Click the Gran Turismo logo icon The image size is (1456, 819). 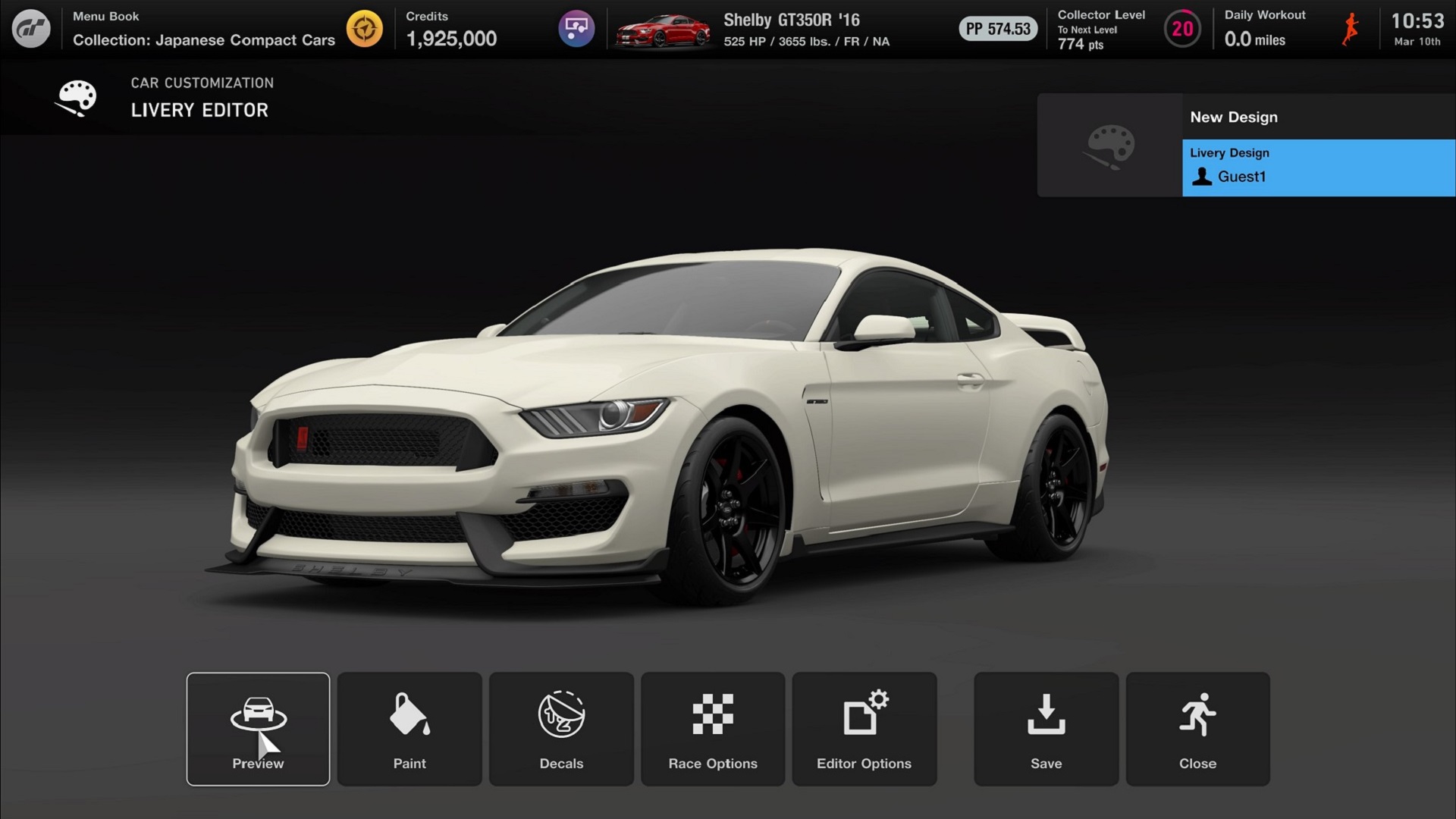(x=31, y=29)
